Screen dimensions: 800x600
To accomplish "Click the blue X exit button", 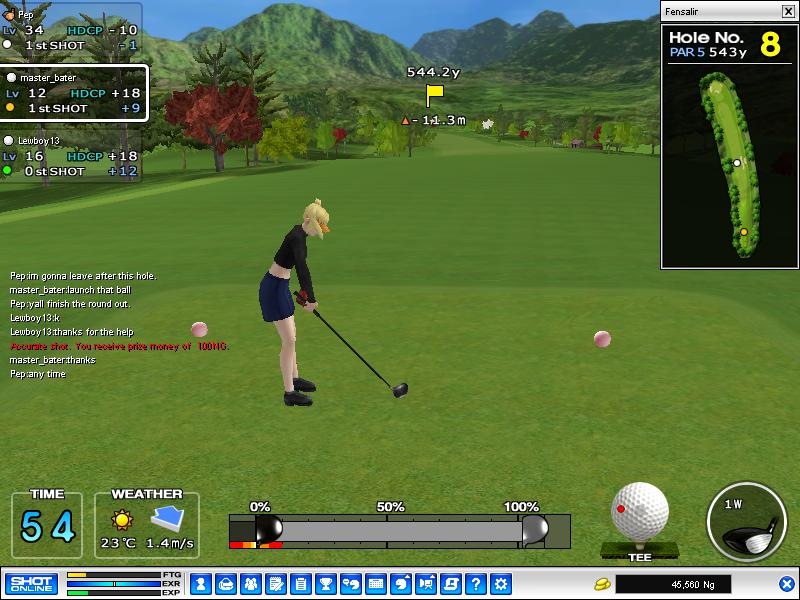I will pos(786,583).
